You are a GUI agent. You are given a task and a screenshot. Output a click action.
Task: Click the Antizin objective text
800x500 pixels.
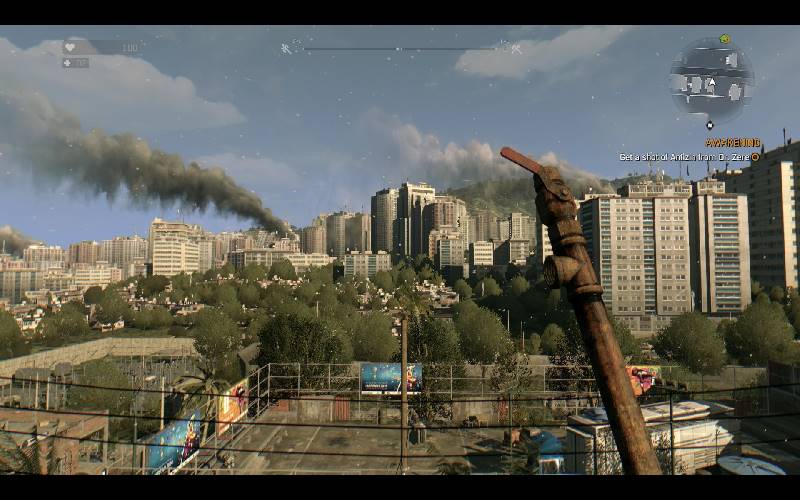pos(683,157)
